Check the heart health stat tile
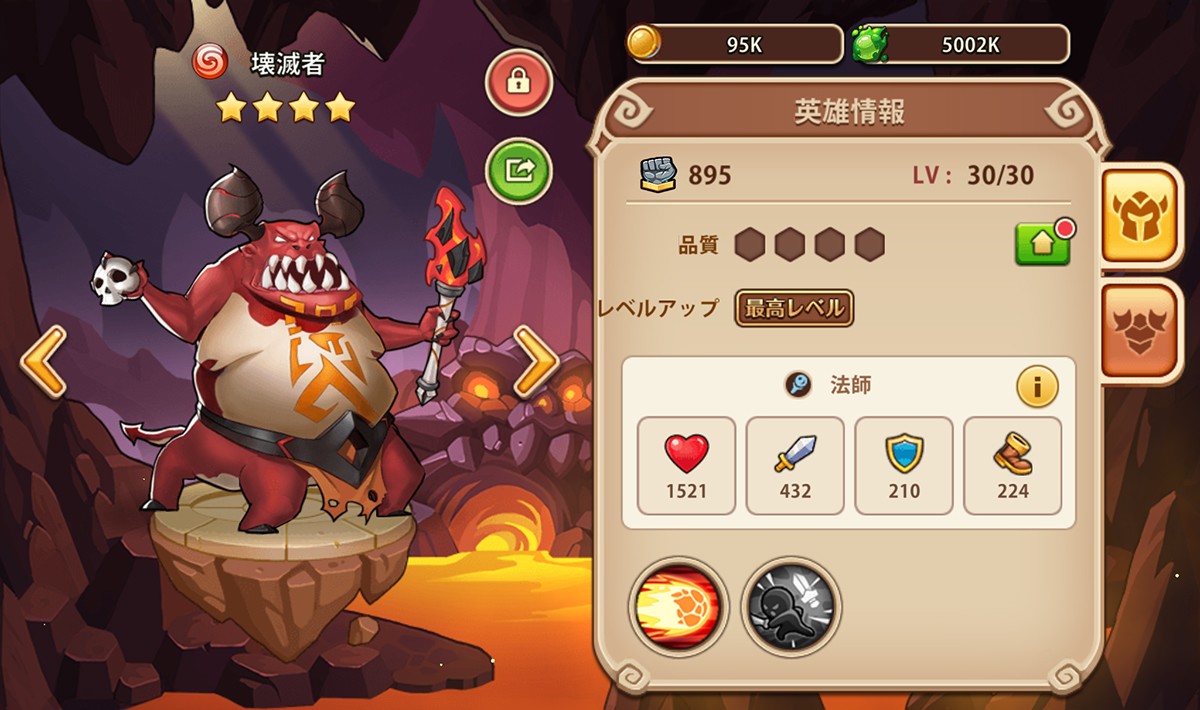Image resolution: width=1200 pixels, height=710 pixels. (x=686, y=466)
